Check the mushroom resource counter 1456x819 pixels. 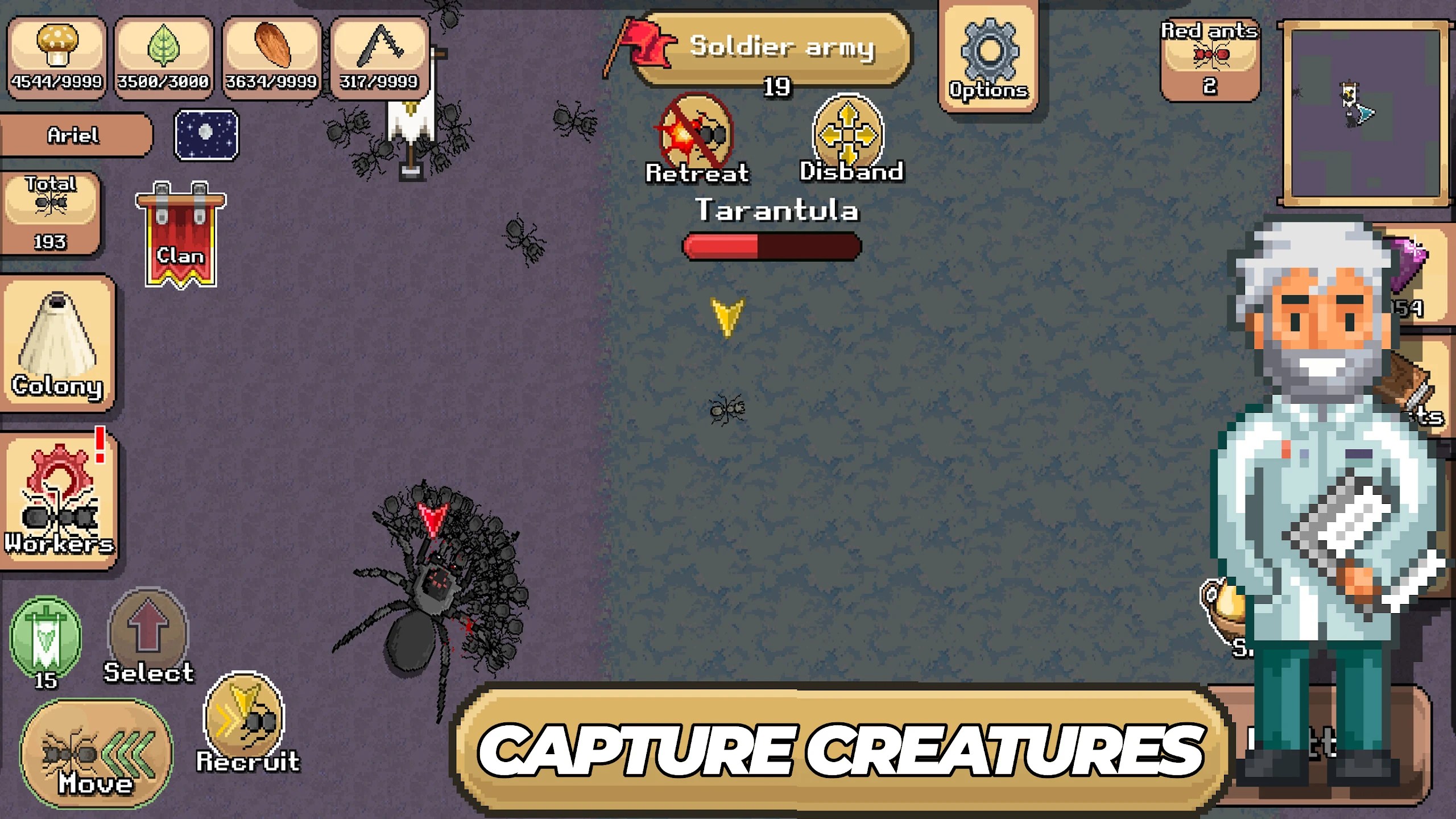(x=56, y=51)
